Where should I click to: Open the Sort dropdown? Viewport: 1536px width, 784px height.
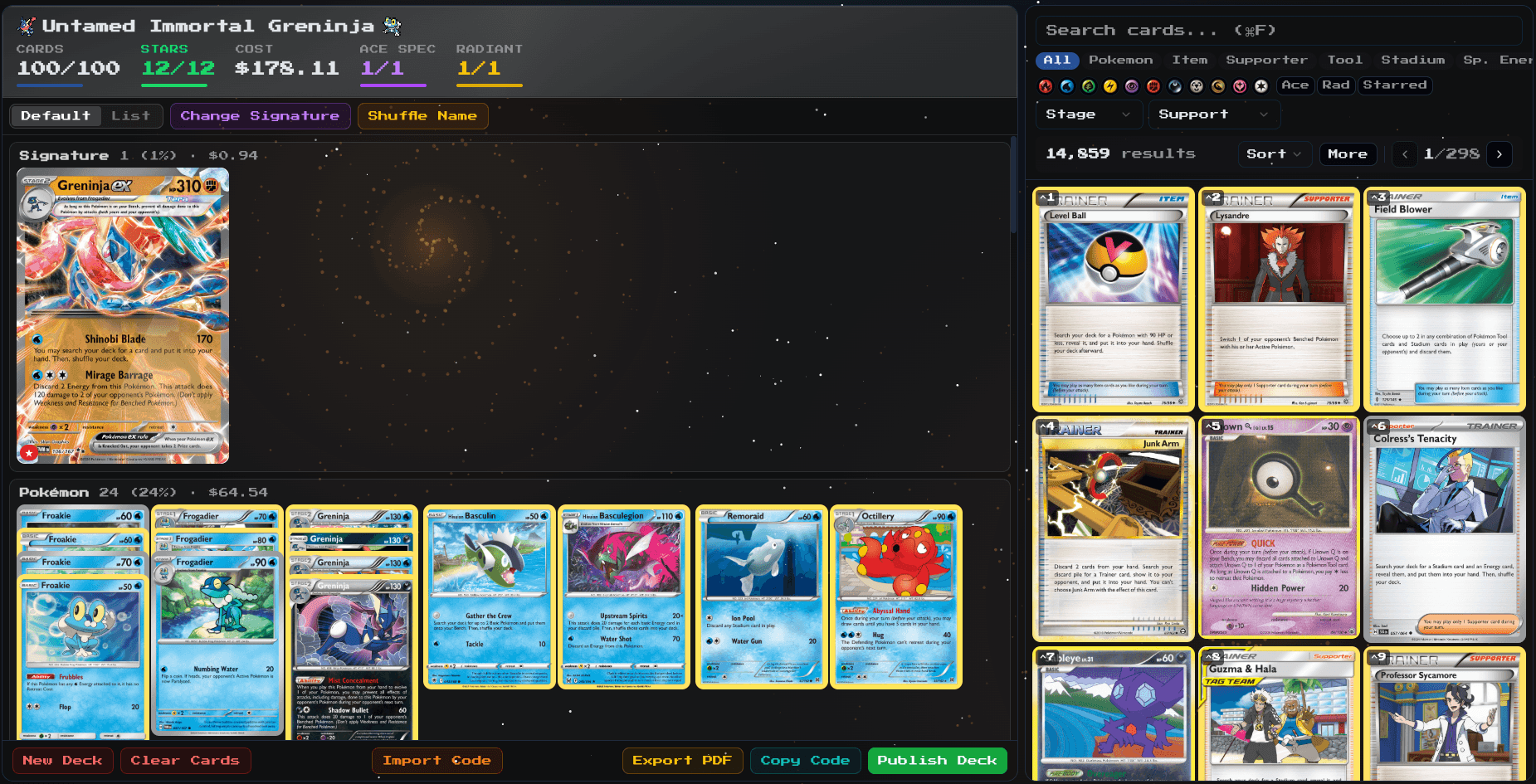coord(1274,153)
